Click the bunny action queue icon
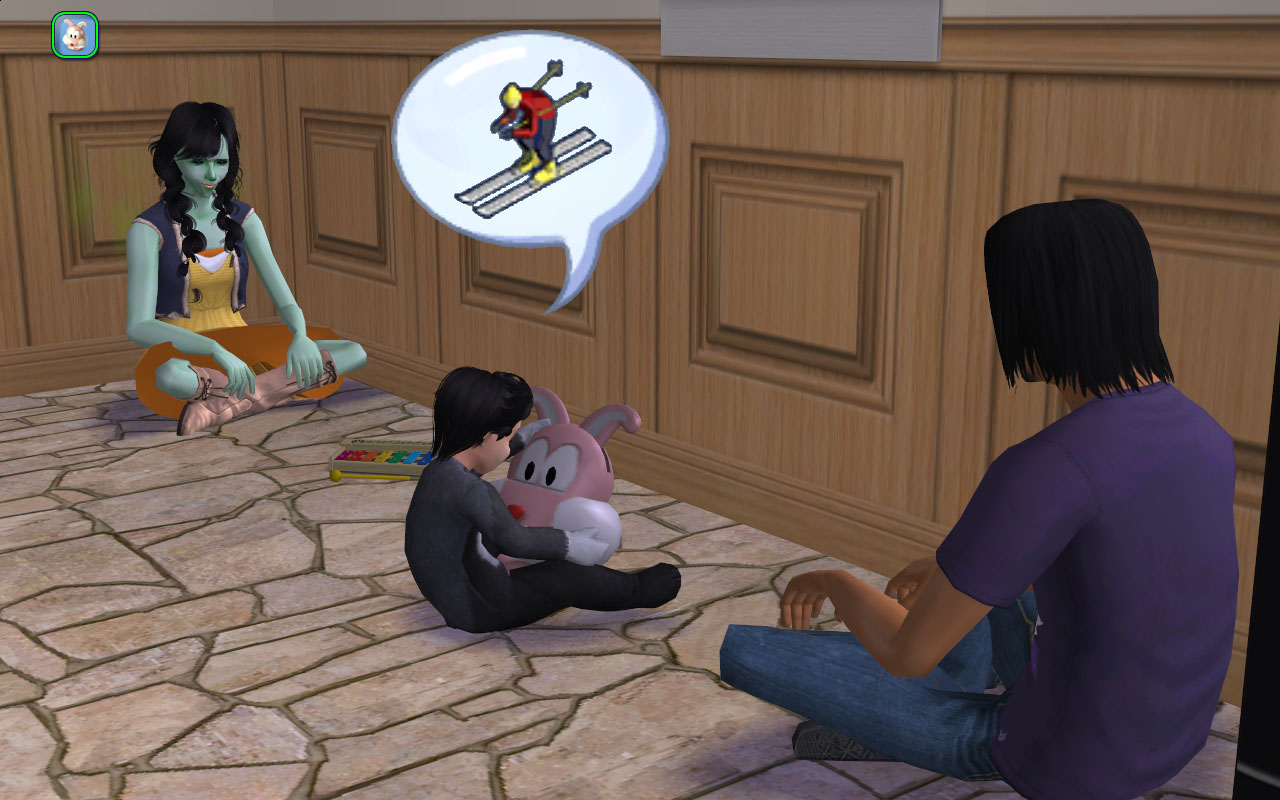1280x800 pixels. (x=75, y=35)
